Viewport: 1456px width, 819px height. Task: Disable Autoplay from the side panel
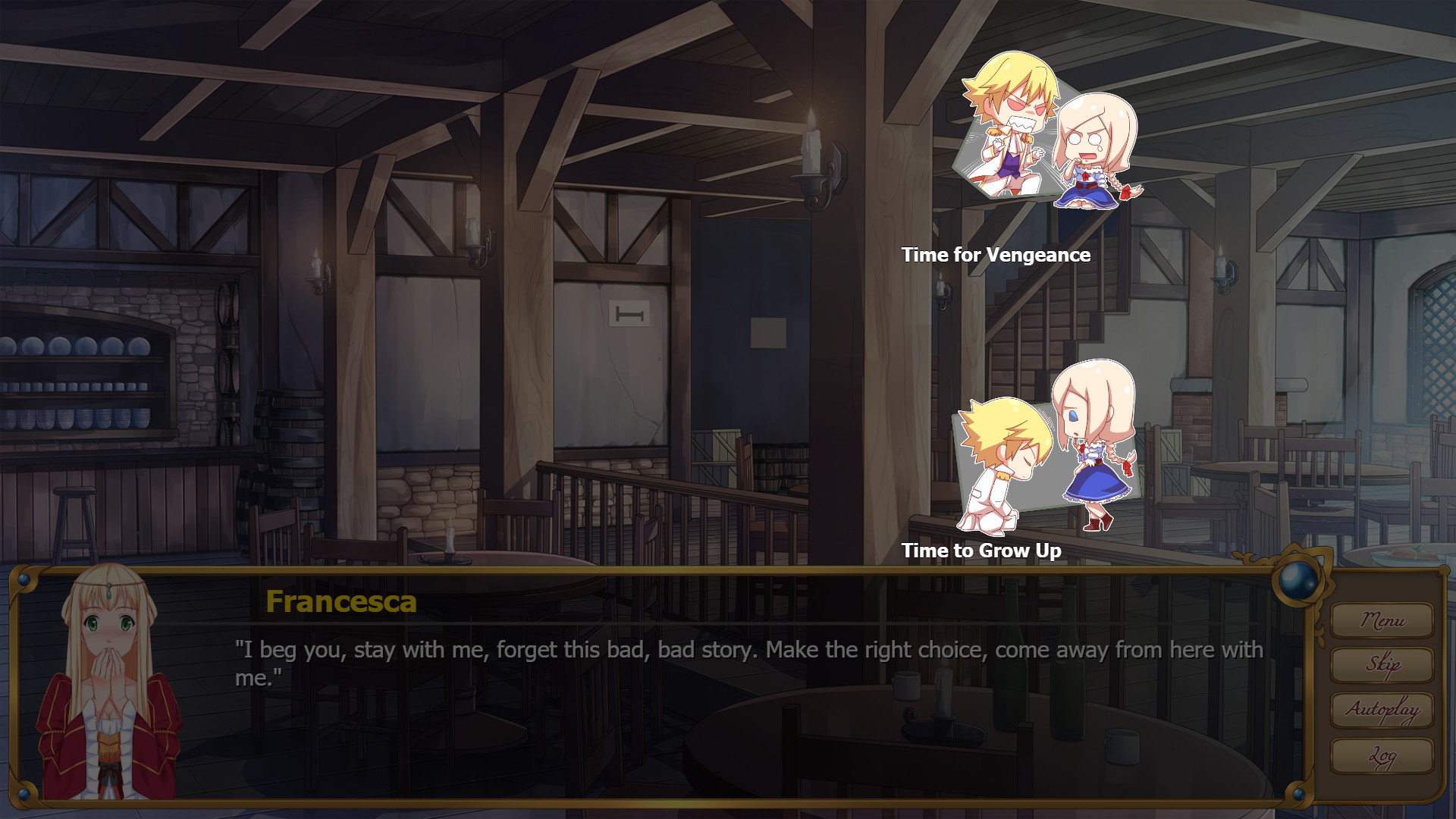tap(1382, 712)
